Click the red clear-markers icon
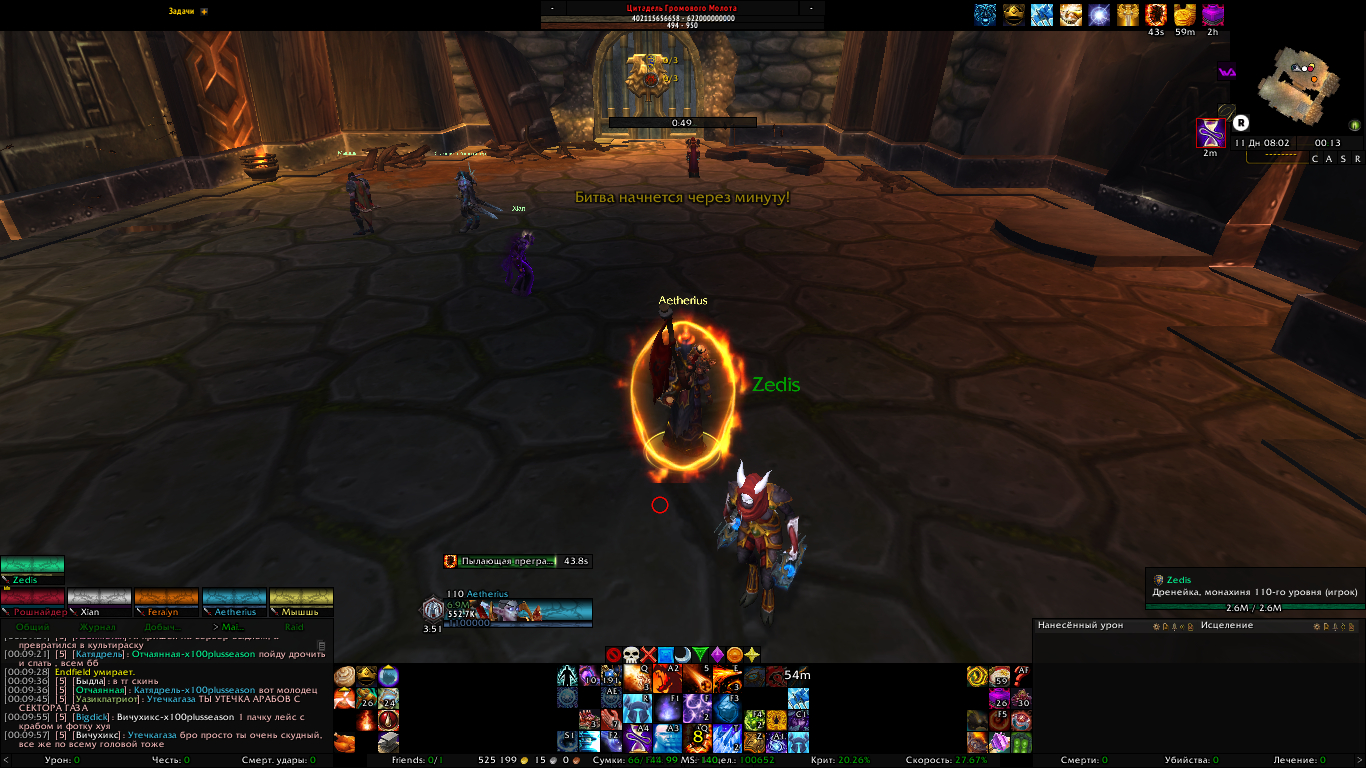The width and height of the screenshot is (1366, 768). [613, 655]
